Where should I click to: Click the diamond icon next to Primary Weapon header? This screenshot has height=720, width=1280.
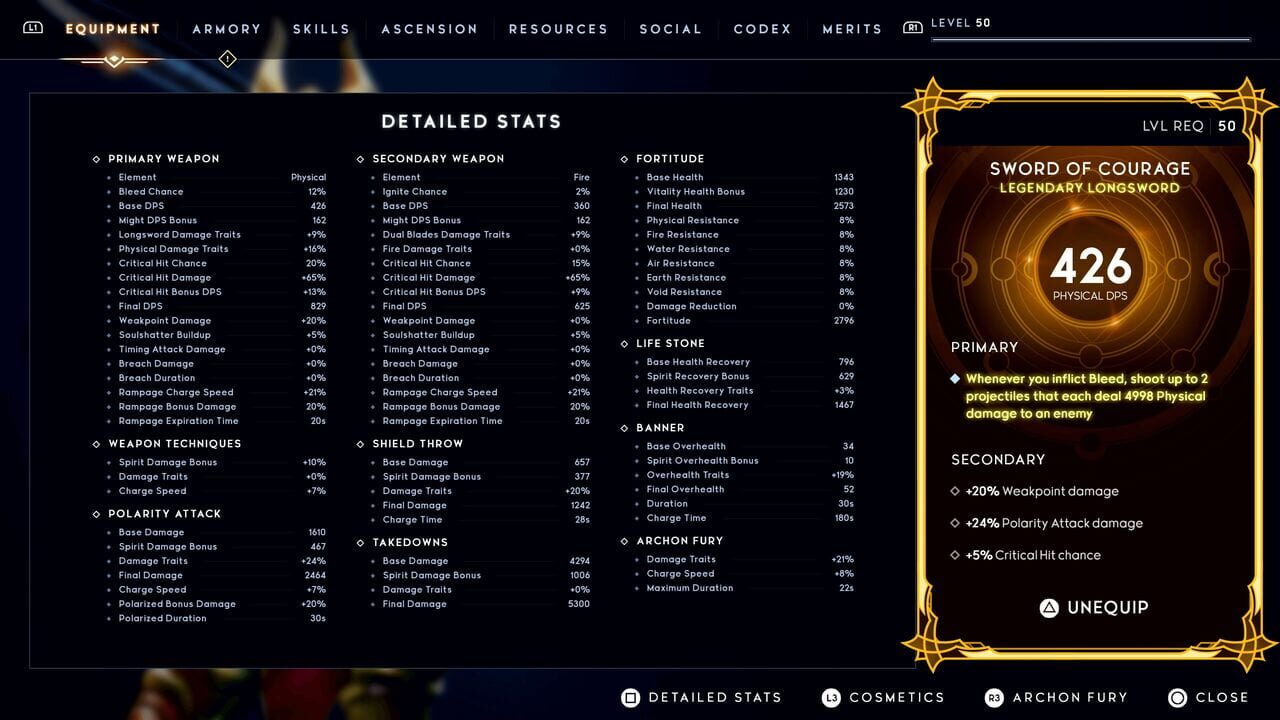(x=95, y=158)
